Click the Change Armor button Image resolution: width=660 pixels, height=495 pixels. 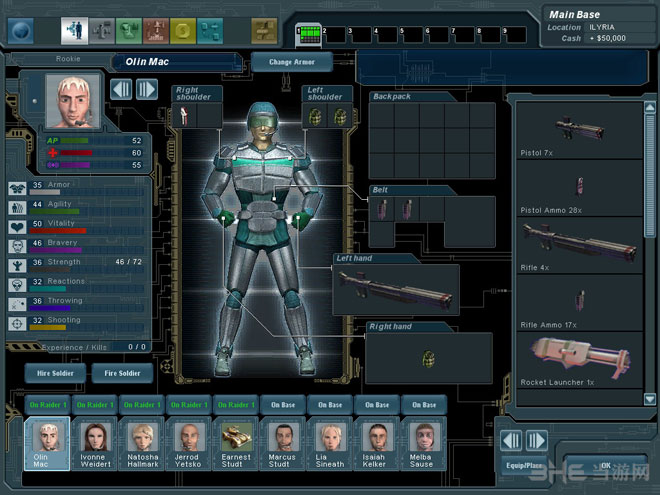pyautogui.click(x=291, y=62)
